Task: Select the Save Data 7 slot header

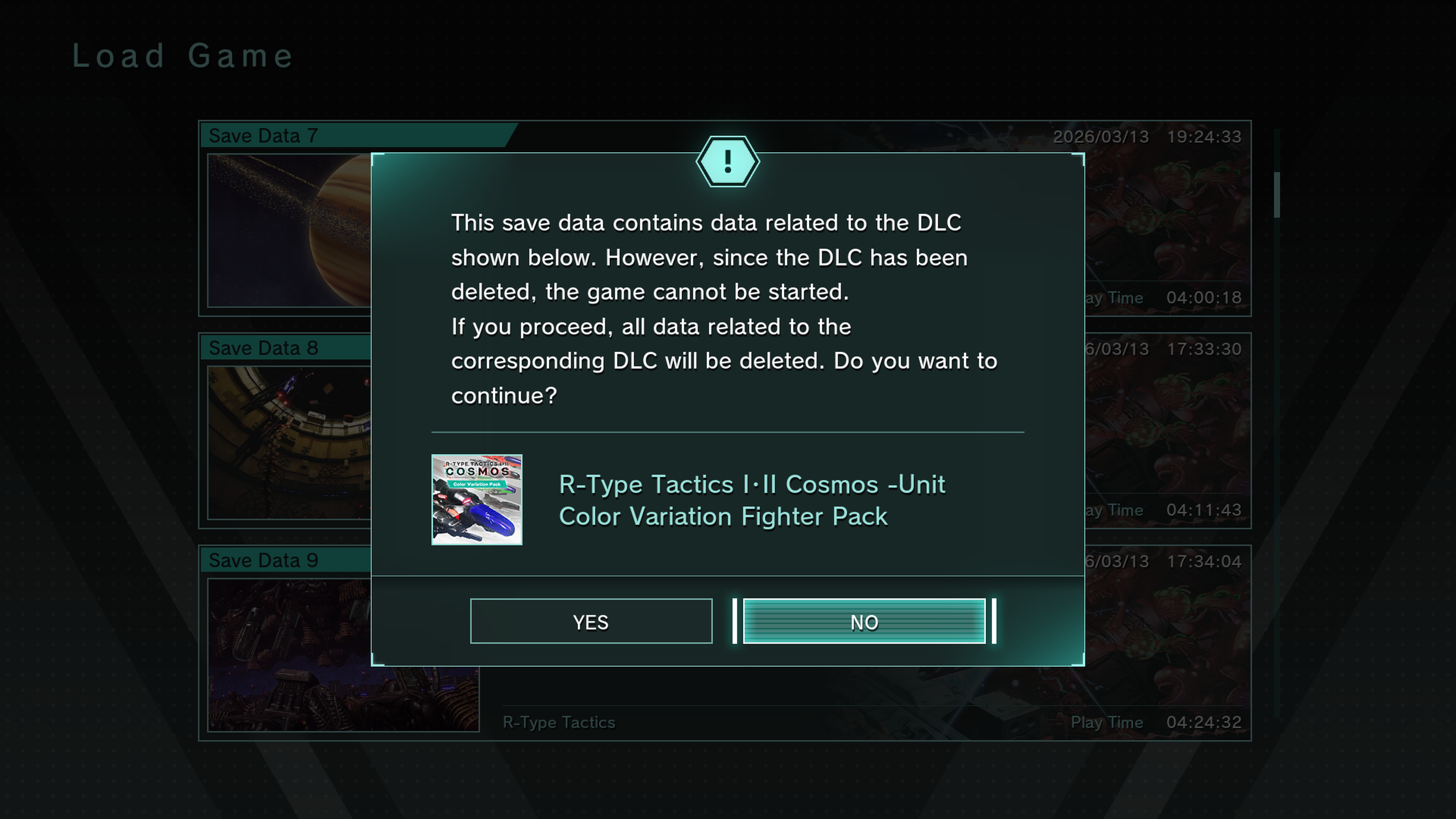Action: 264,136
